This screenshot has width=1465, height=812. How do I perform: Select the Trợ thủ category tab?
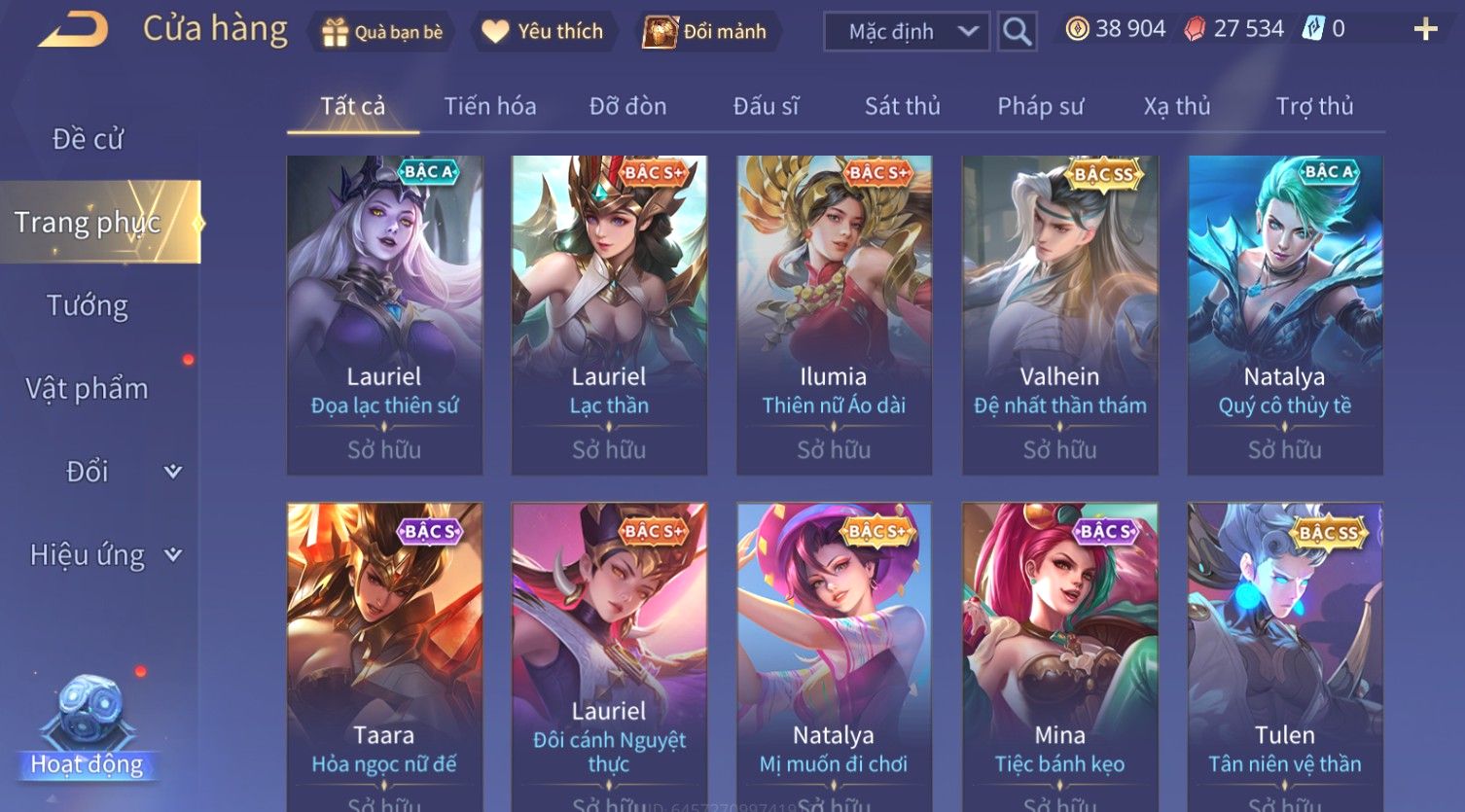(x=1314, y=106)
